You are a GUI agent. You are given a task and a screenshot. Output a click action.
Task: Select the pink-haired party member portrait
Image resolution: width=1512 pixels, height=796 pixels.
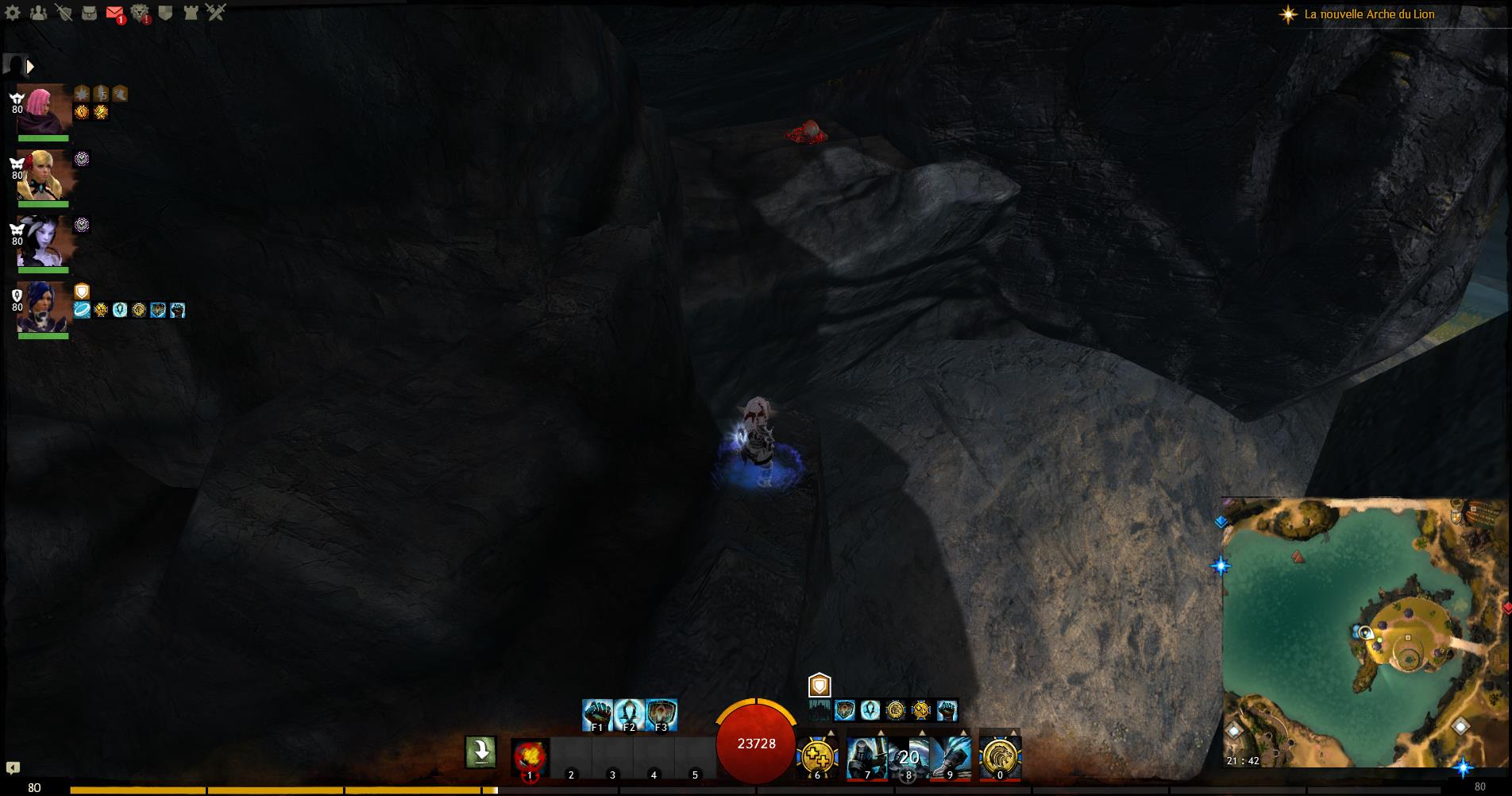click(44, 110)
